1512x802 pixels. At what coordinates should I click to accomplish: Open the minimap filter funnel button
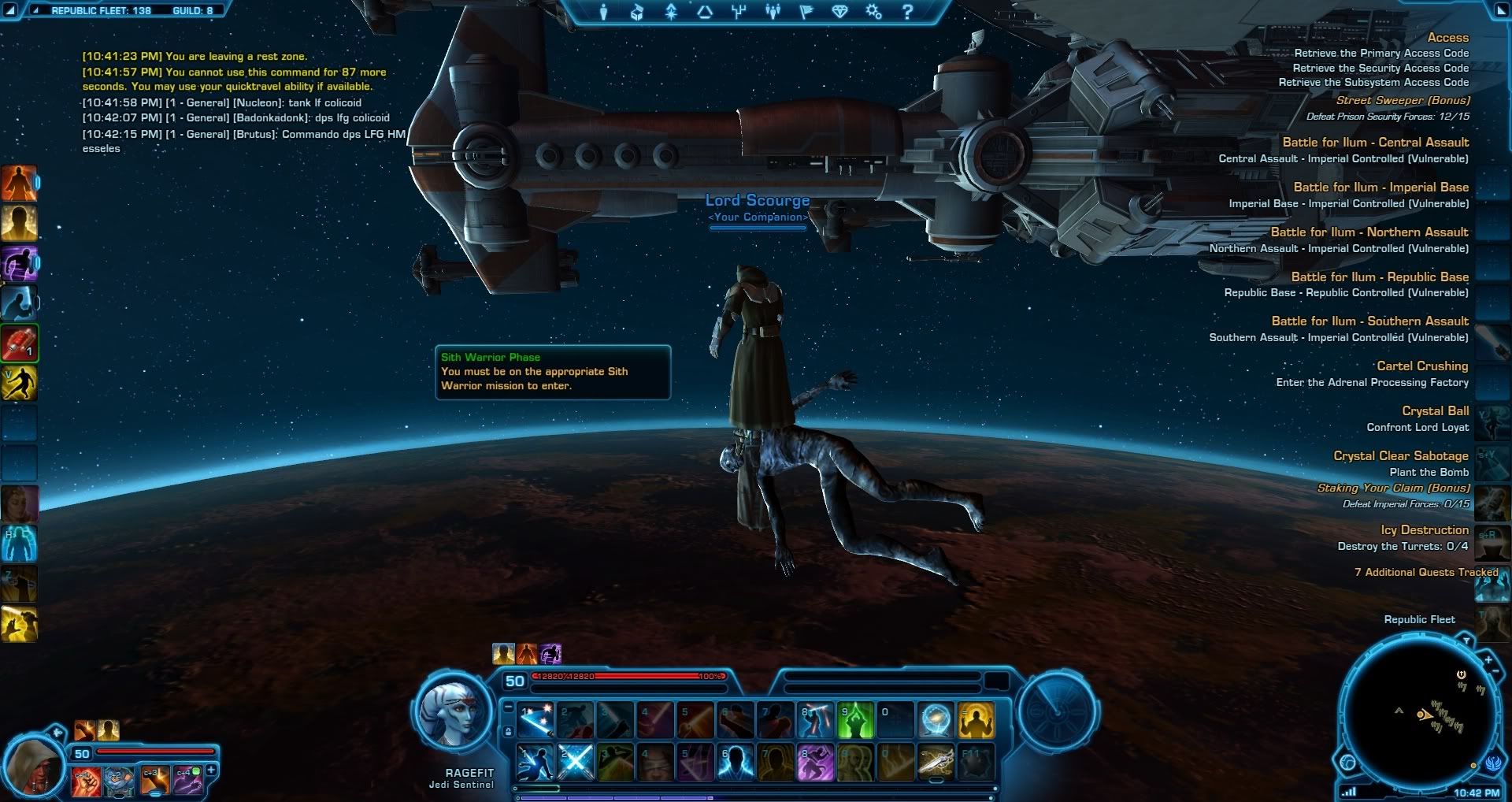pos(1466,641)
